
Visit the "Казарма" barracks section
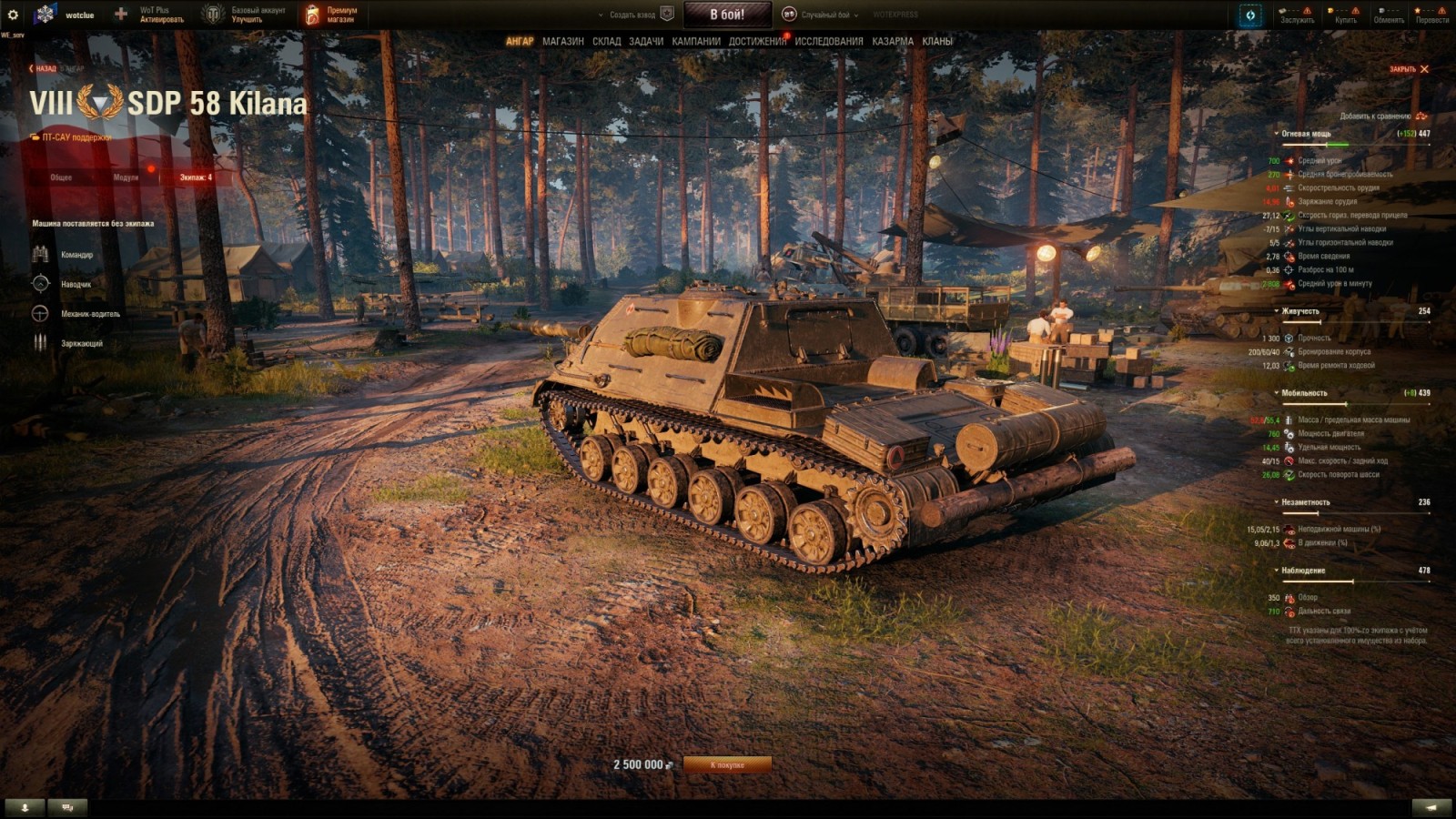[x=892, y=41]
